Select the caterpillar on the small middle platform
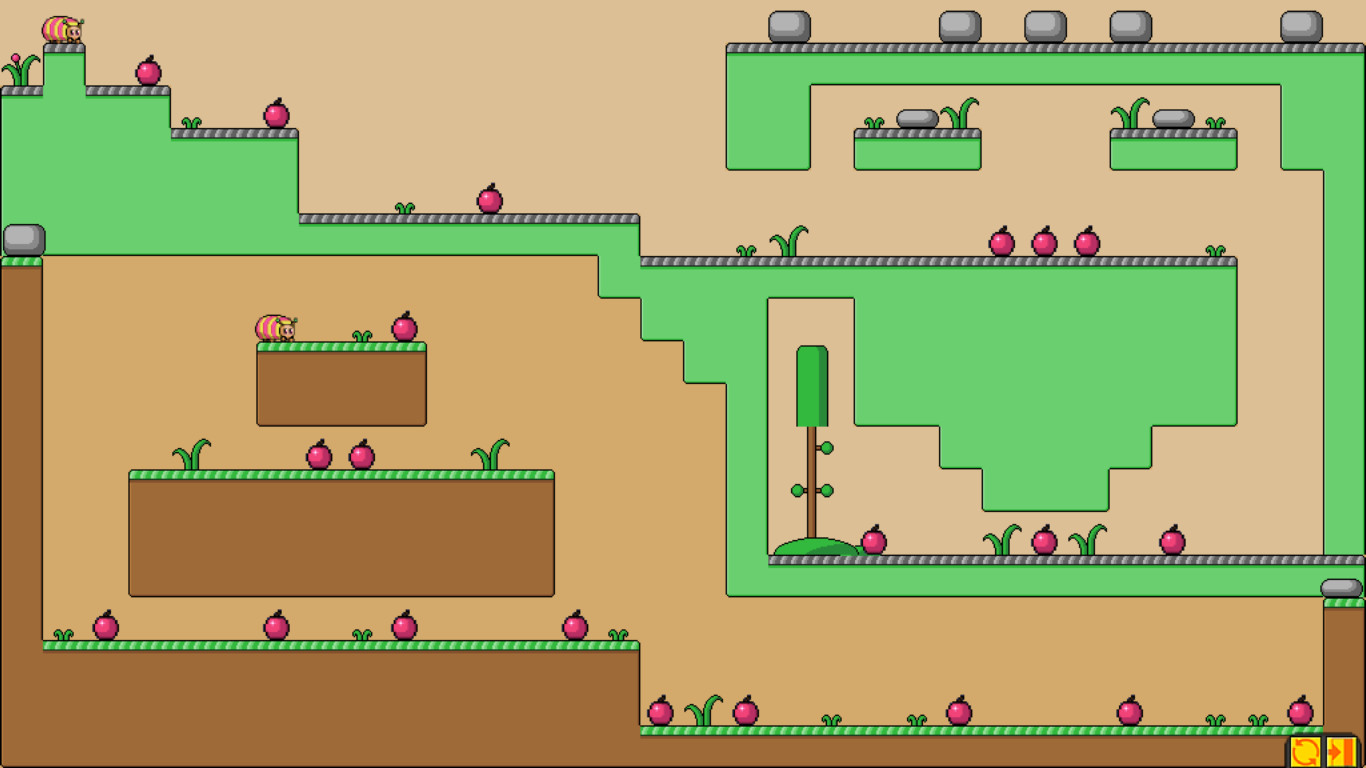Screen dimensions: 1366x768 (x=276, y=327)
